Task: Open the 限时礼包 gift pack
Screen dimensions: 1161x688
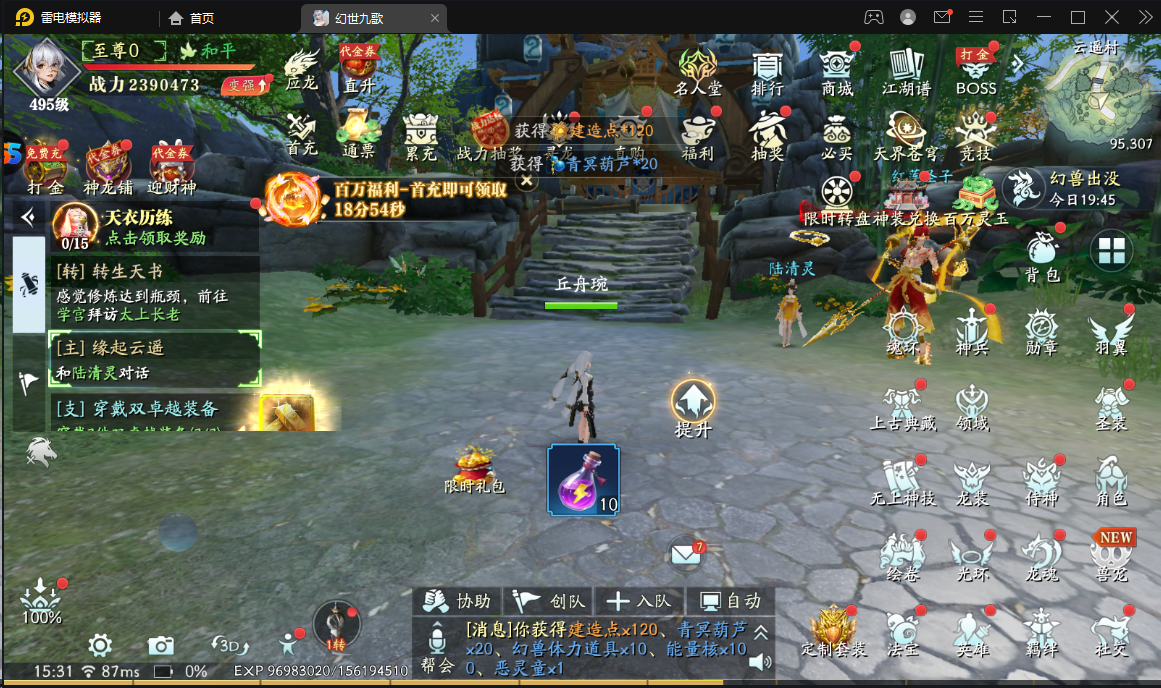Action: [475, 470]
